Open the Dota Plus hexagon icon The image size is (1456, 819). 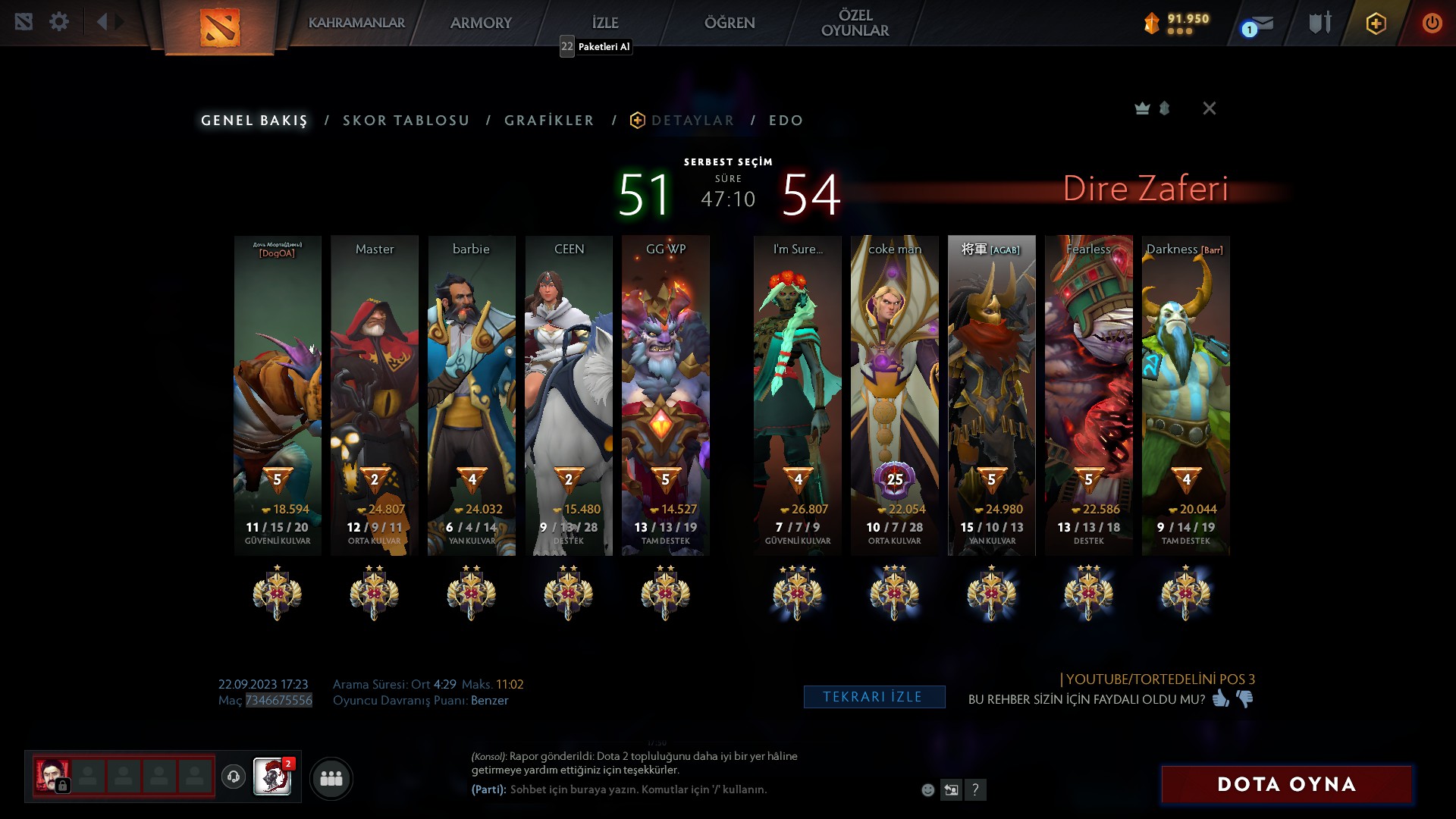tap(1374, 24)
